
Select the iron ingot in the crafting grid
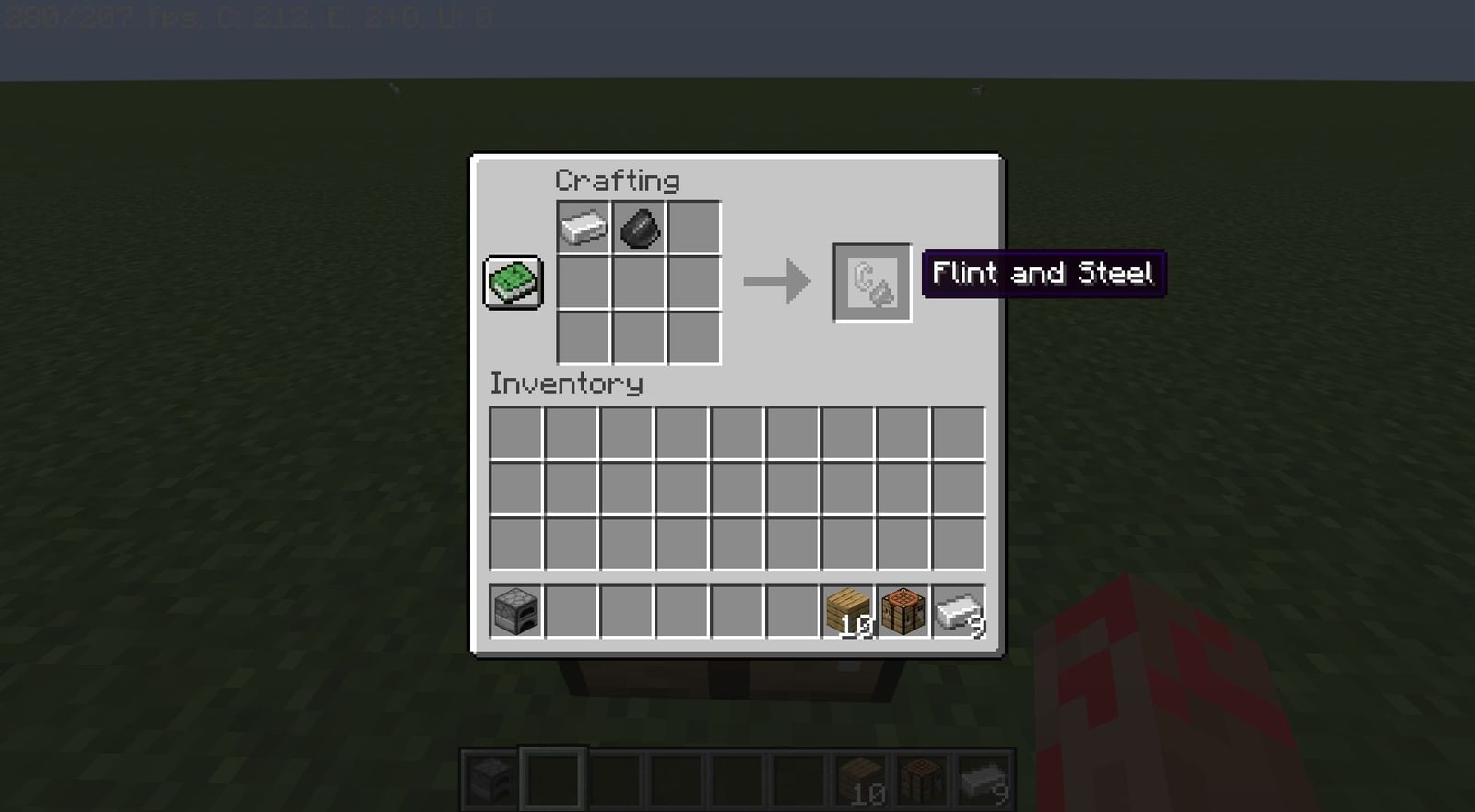[x=584, y=228]
